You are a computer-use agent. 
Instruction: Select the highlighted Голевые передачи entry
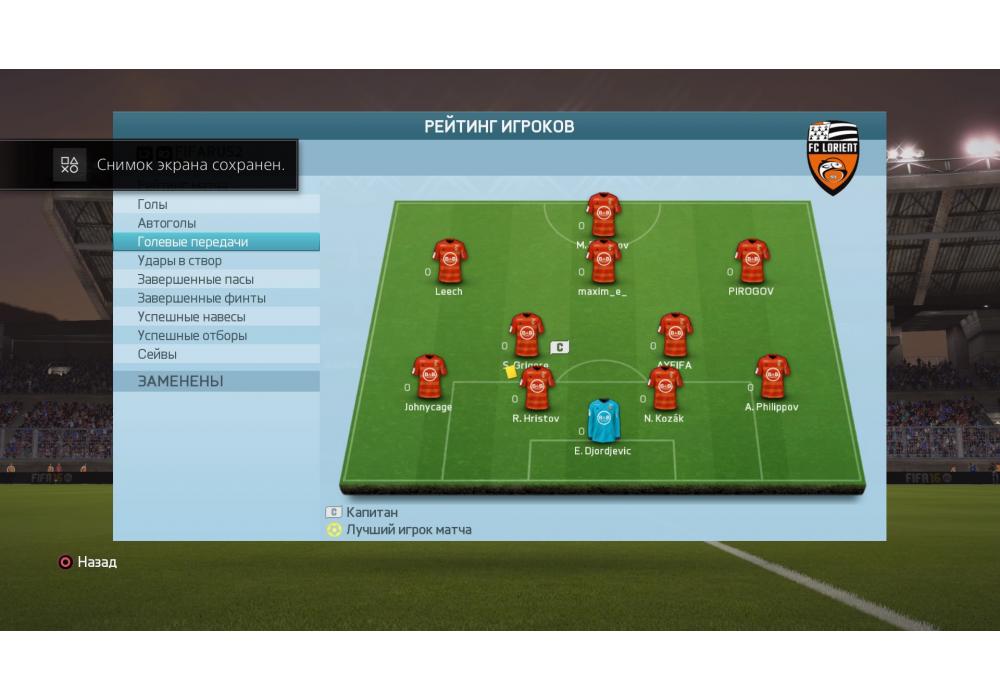(x=216, y=242)
